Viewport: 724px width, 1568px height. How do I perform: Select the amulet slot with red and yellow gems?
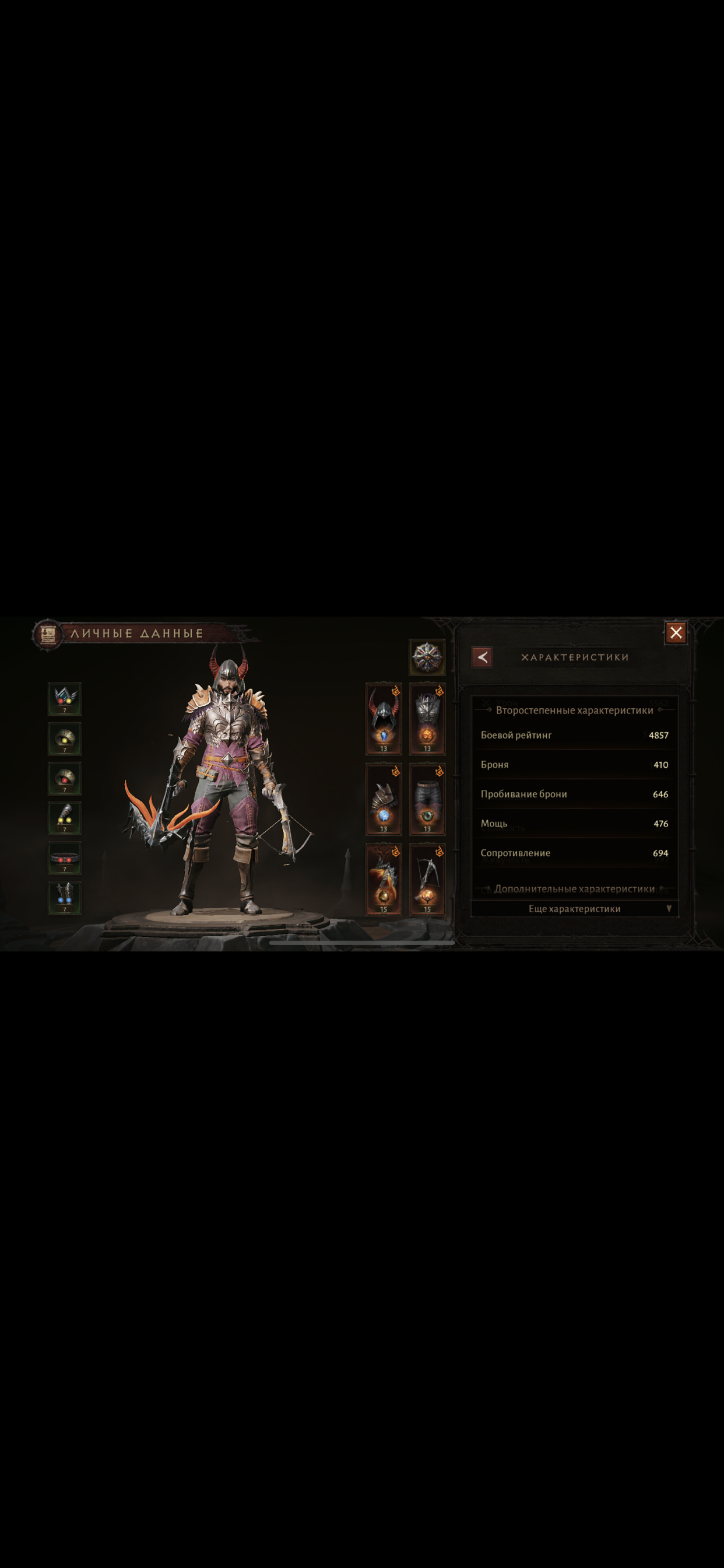(x=65, y=699)
